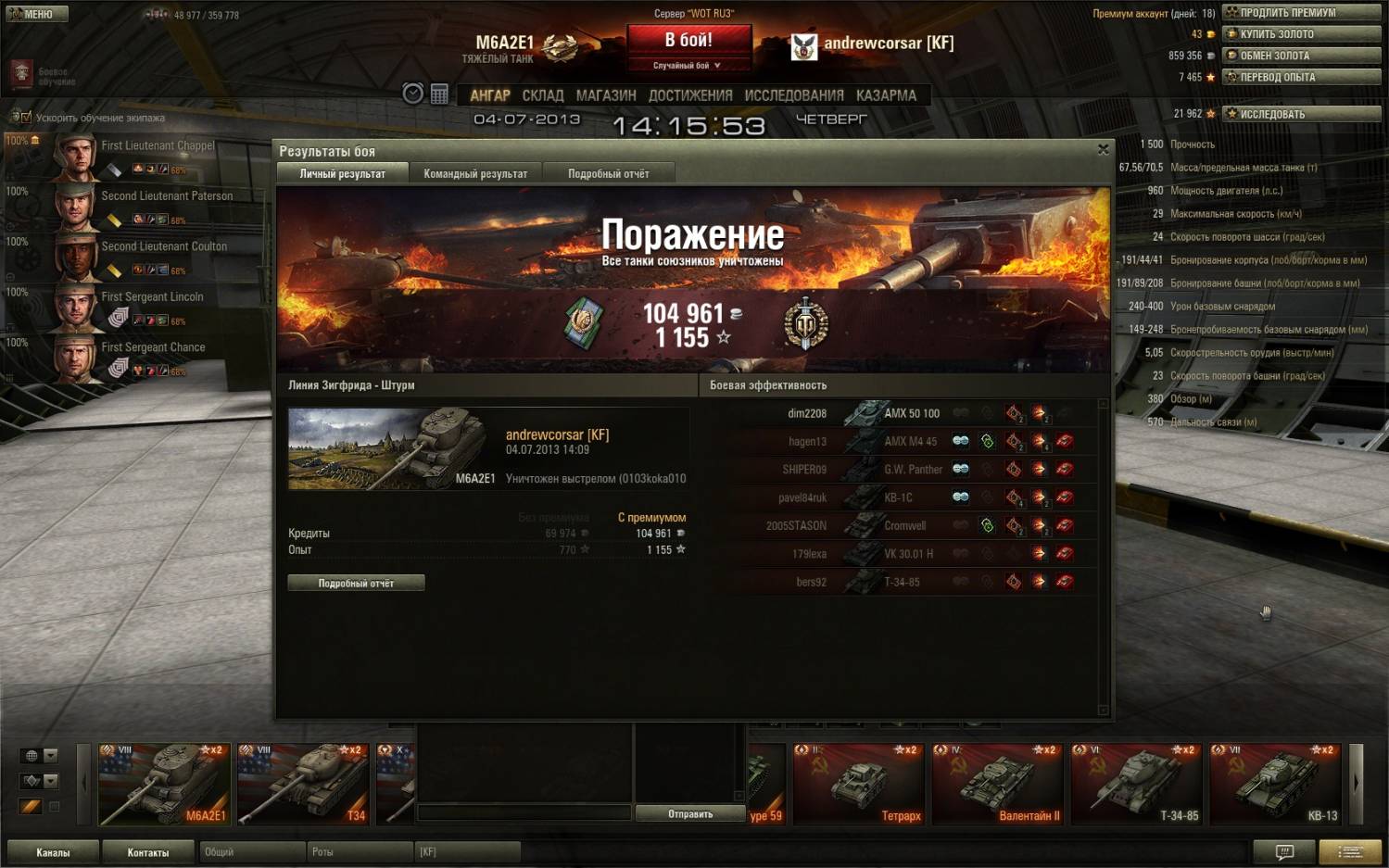Choose the КВ-13 tank in carousel
Screen dimensions: 1389x868
pos(1276,784)
